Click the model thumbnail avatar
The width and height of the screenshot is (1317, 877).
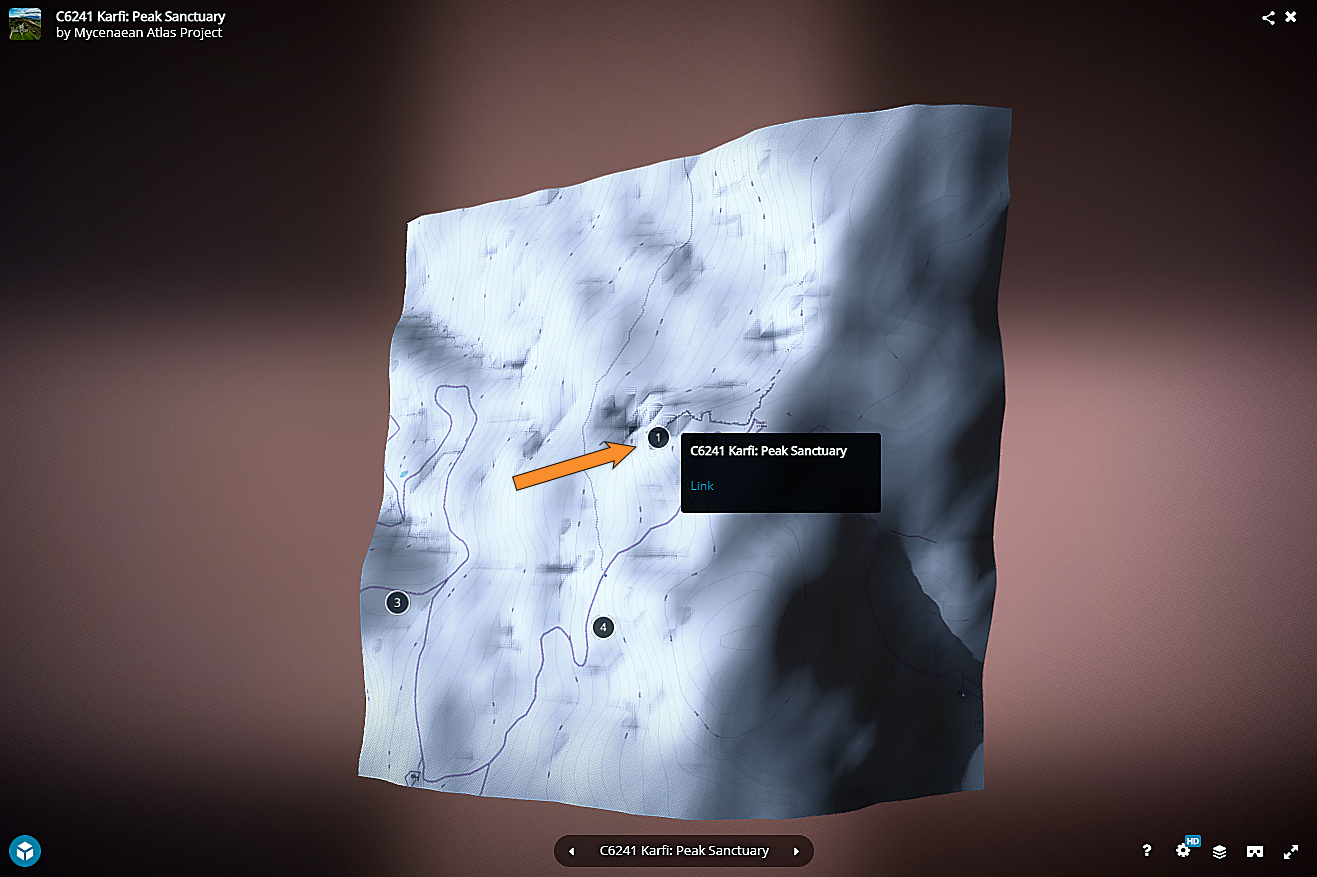pos(25,24)
